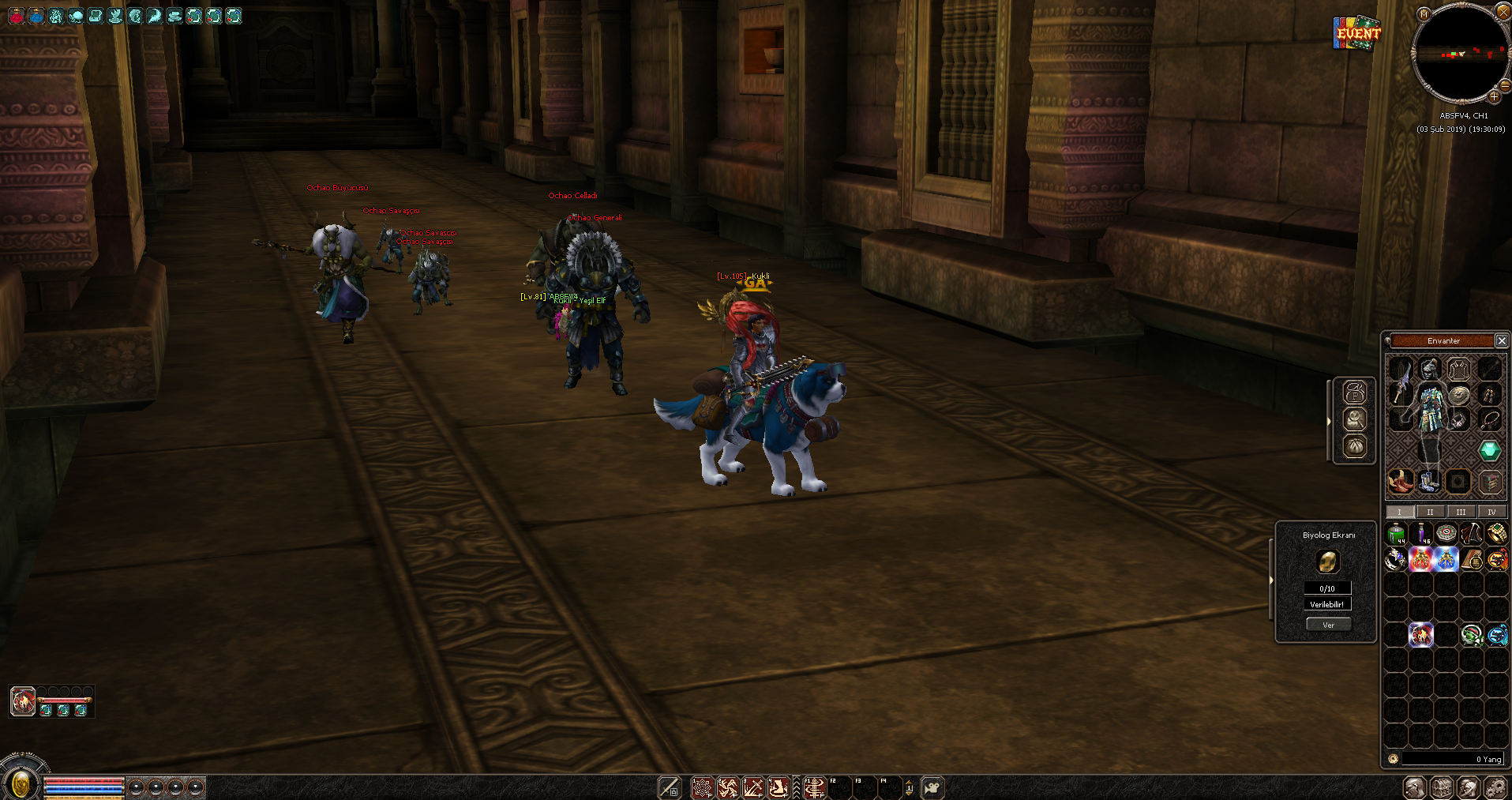Select the equipped boots slot
The height and width of the screenshot is (800, 1512).
click(1428, 481)
